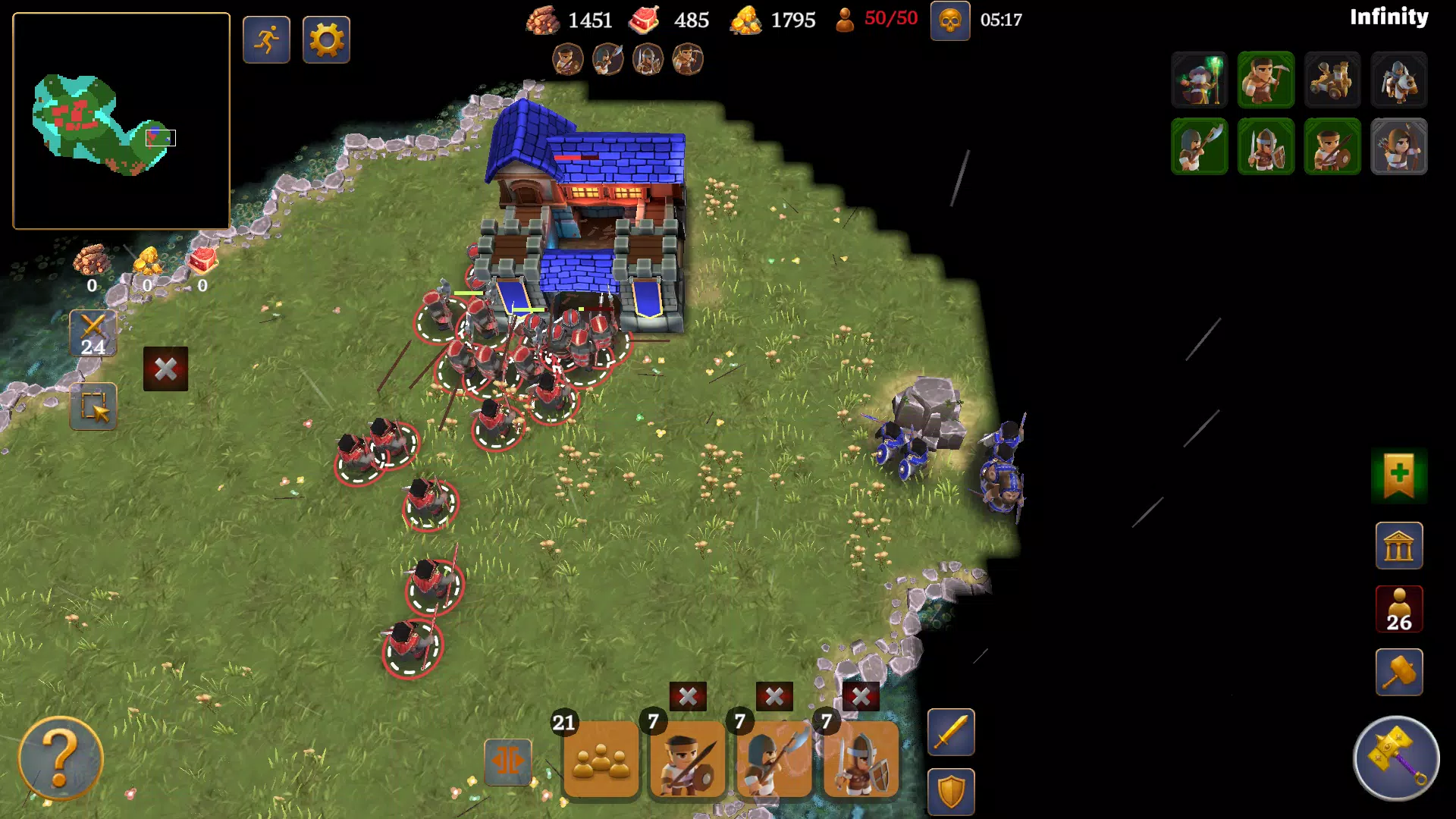The width and height of the screenshot is (1456, 819).
Task: Select the catapult training icon
Action: (1332, 80)
